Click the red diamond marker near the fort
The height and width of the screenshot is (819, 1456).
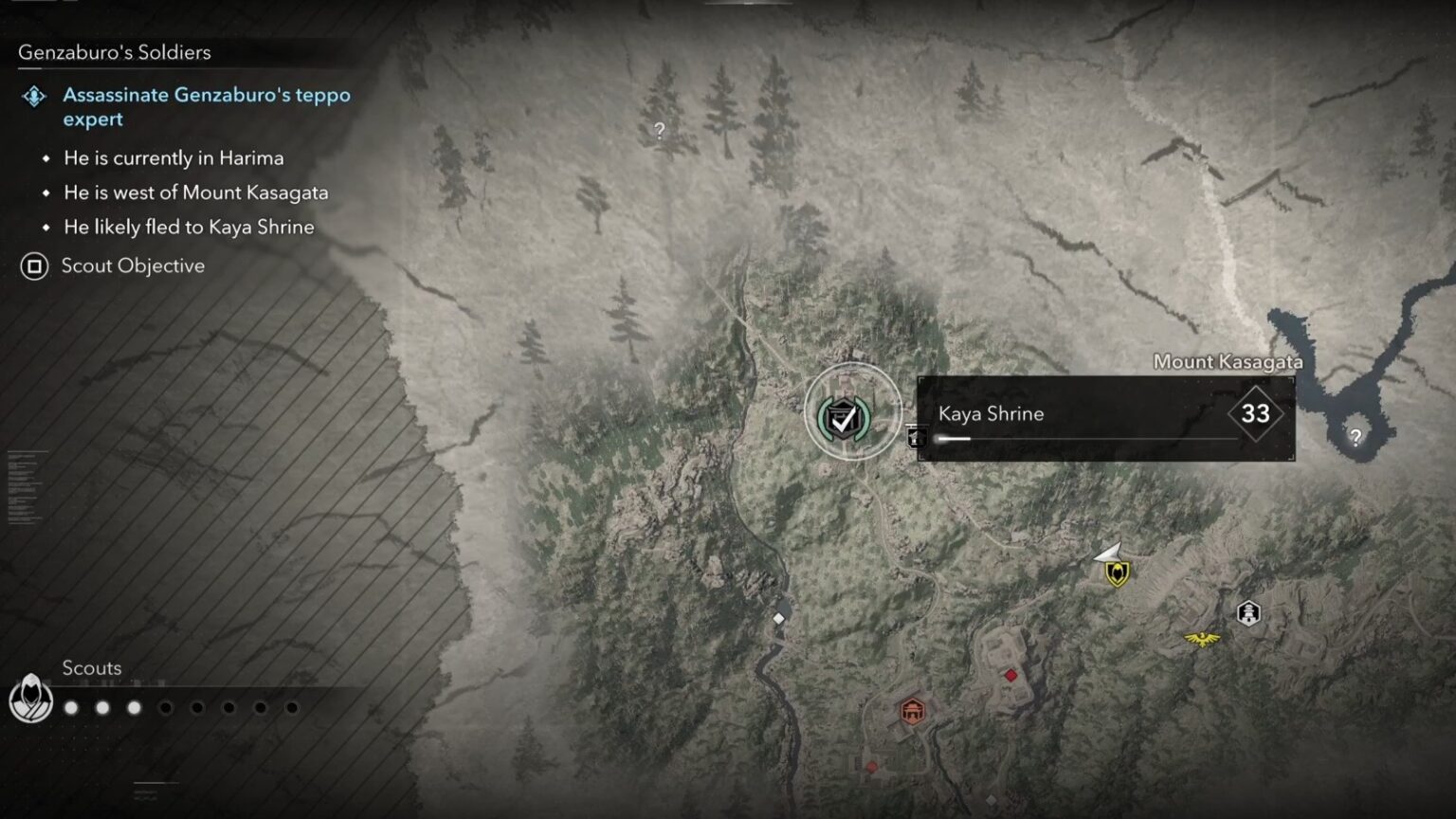[1010, 676]
